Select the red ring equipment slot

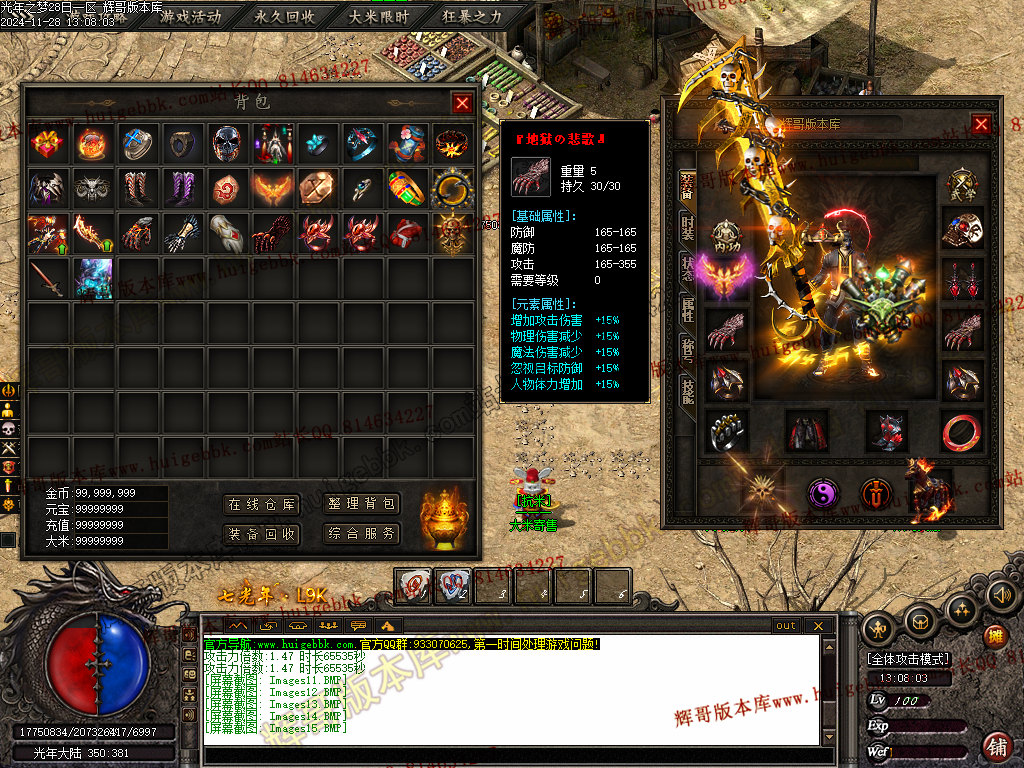(x=961, y=430)
